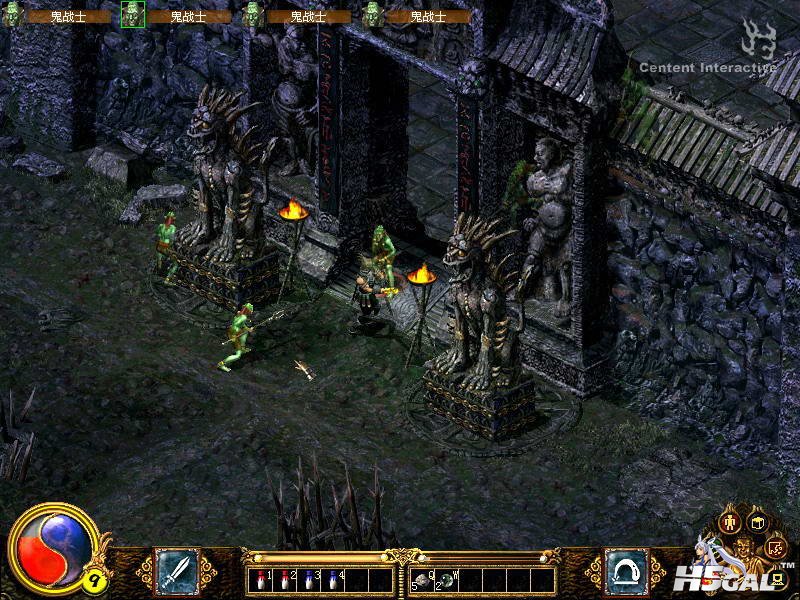Use the red potion in belt slot 1
The image size is (800, 600).
pos(263,580)
